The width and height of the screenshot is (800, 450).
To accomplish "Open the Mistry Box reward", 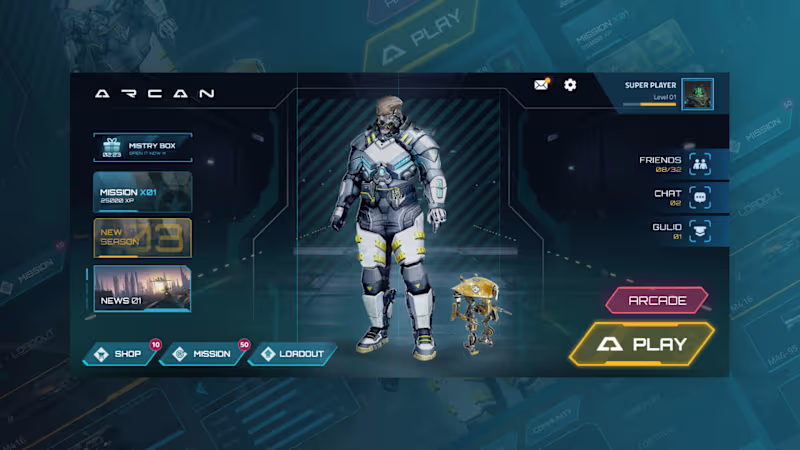I will (x=142, y=148).
